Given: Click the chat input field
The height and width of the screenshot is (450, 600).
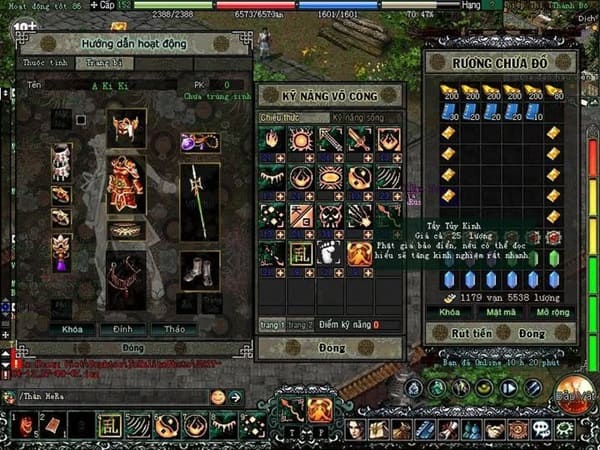Looking at the screenshot, I should [x=110, y=397].
